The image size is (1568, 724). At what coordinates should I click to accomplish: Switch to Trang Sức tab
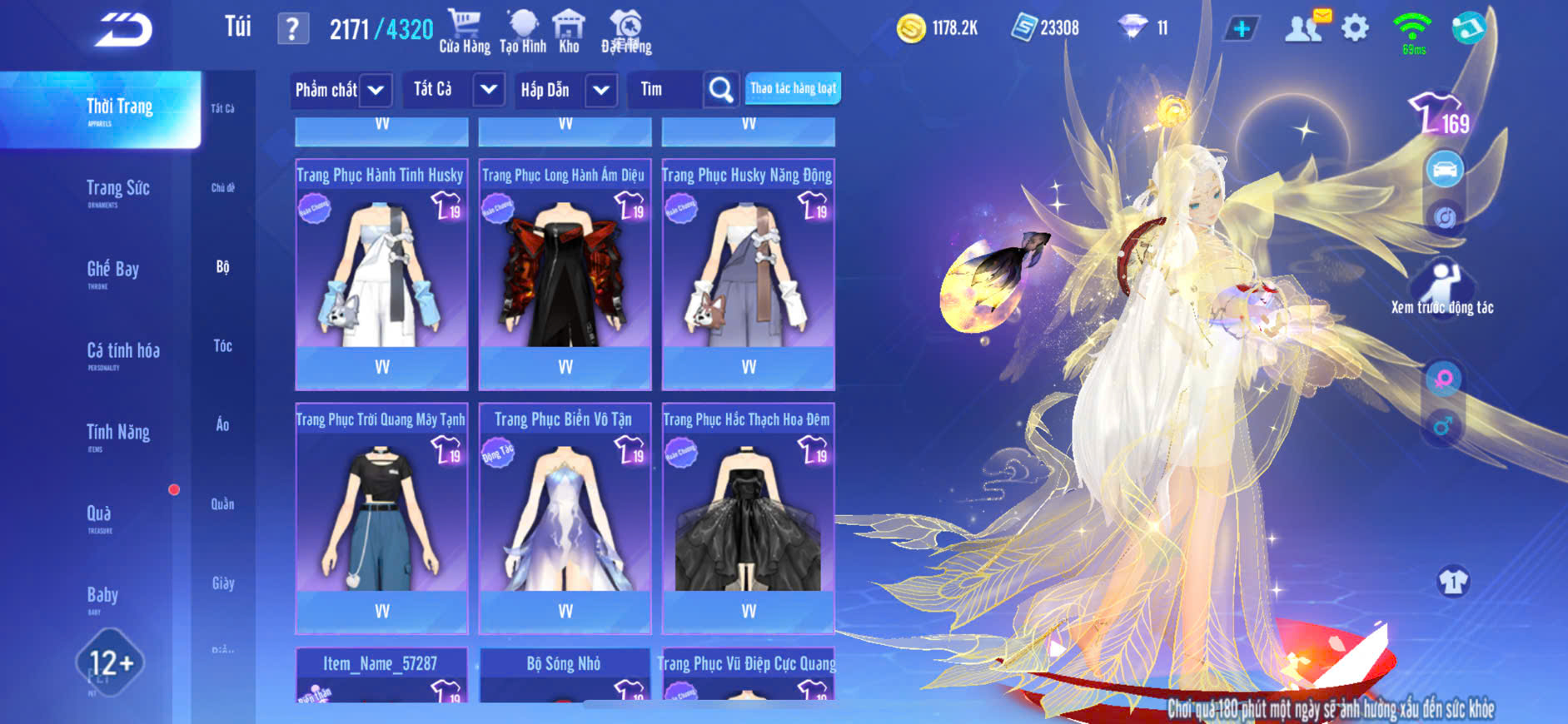coord(117,190)
